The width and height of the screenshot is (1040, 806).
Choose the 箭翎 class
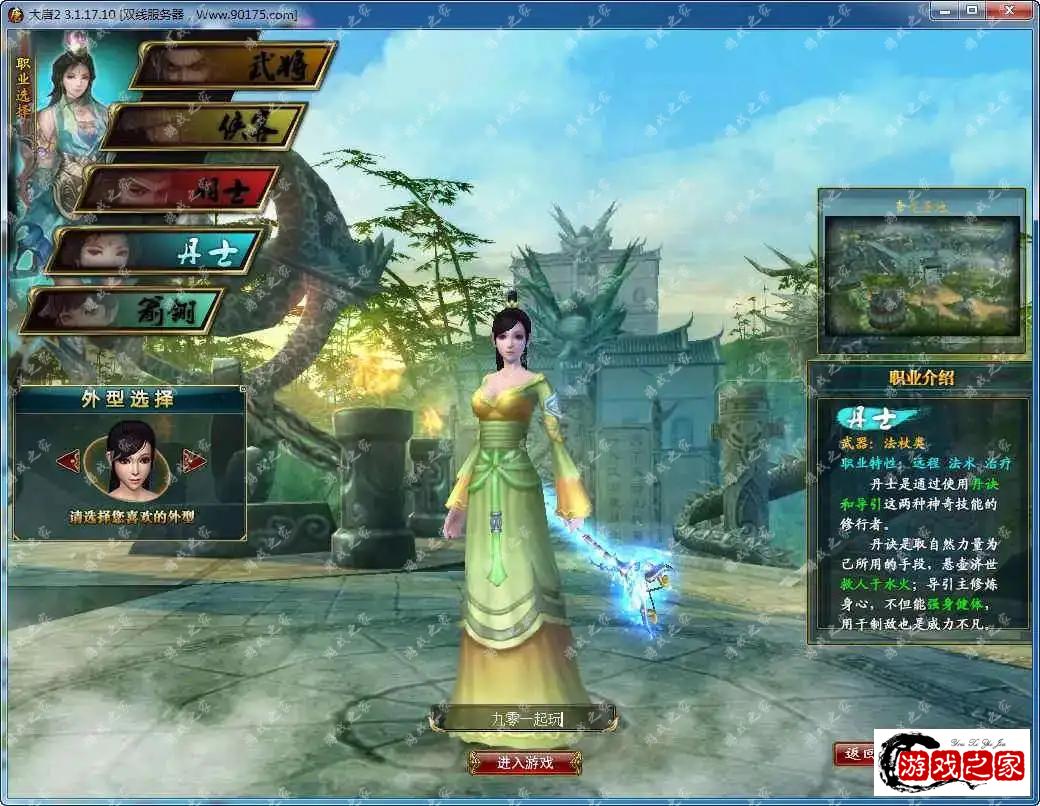(124, 310)
